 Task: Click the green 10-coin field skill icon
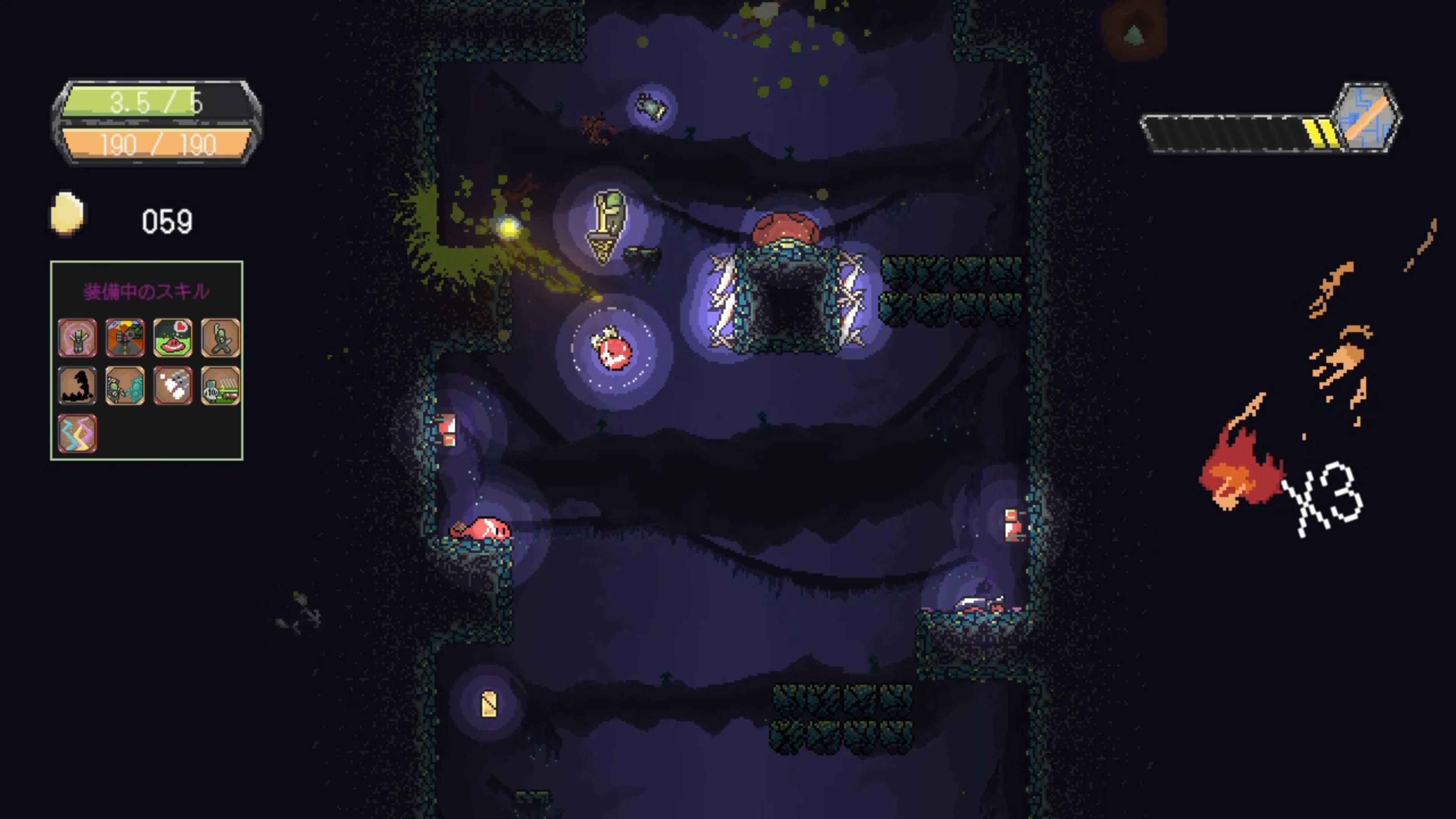220,386
